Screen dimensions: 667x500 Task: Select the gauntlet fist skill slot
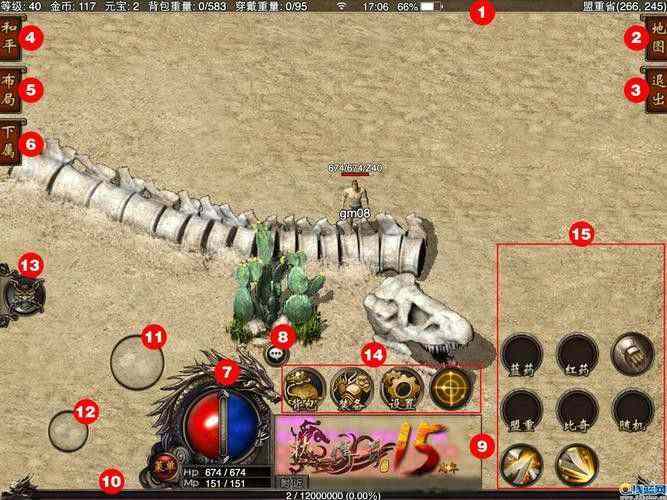coord(631,353)
